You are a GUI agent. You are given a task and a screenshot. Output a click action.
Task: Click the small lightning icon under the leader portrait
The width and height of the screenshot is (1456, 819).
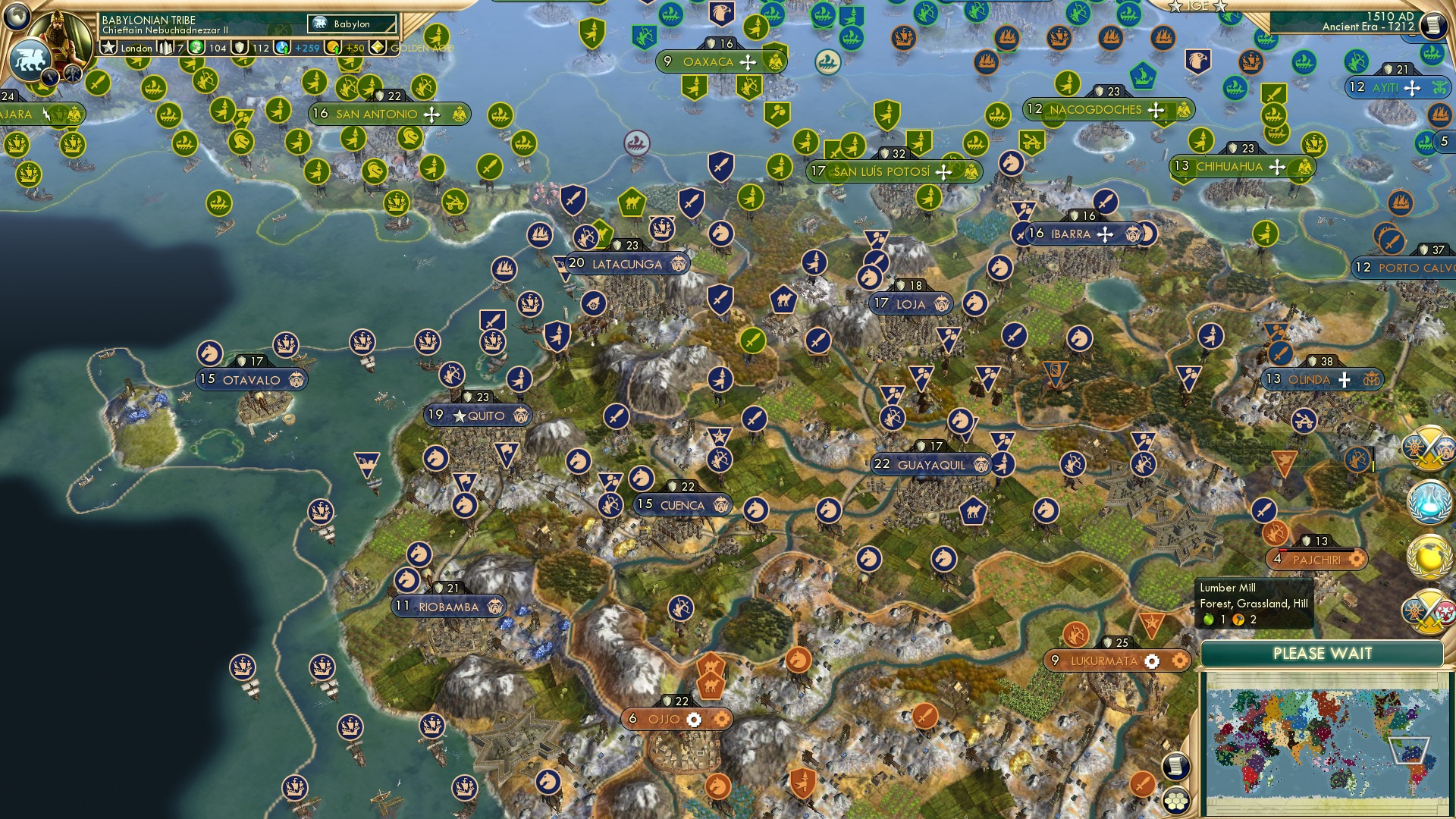click(50, 76)
